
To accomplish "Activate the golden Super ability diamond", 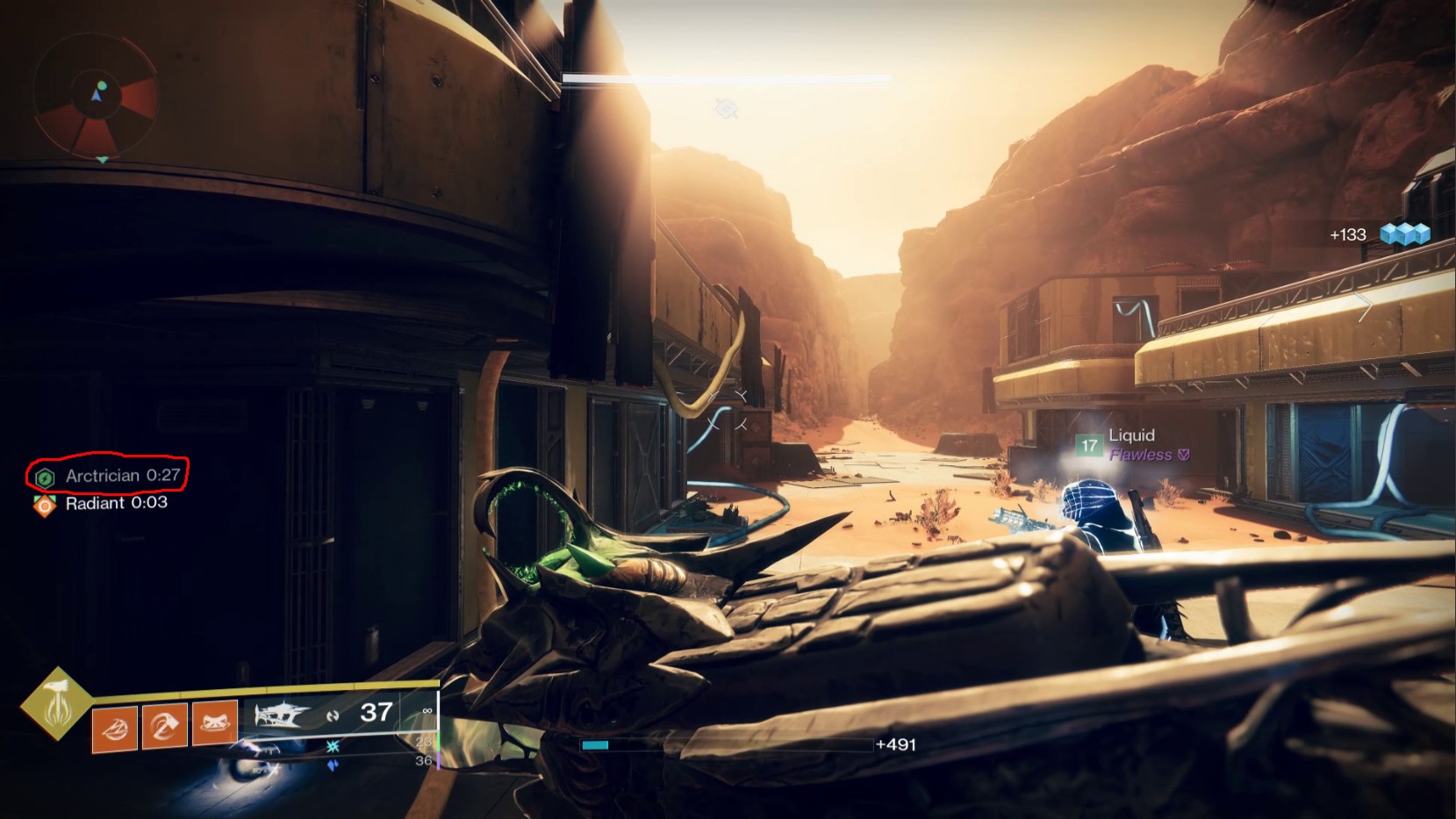I will [57, 703].
